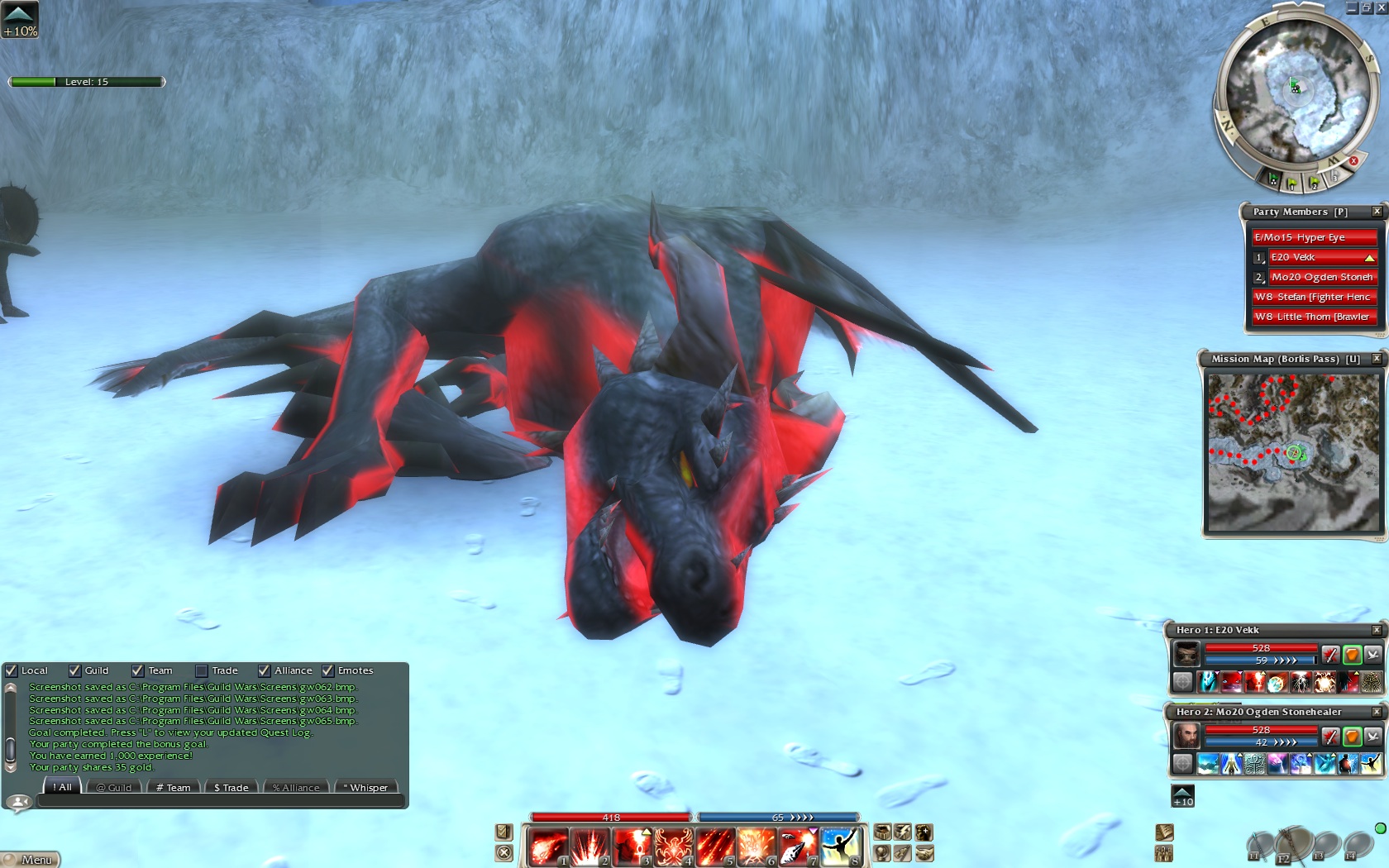Close the Party Members window
This screenshot has width=1389, height=868.
(1377, 212)
